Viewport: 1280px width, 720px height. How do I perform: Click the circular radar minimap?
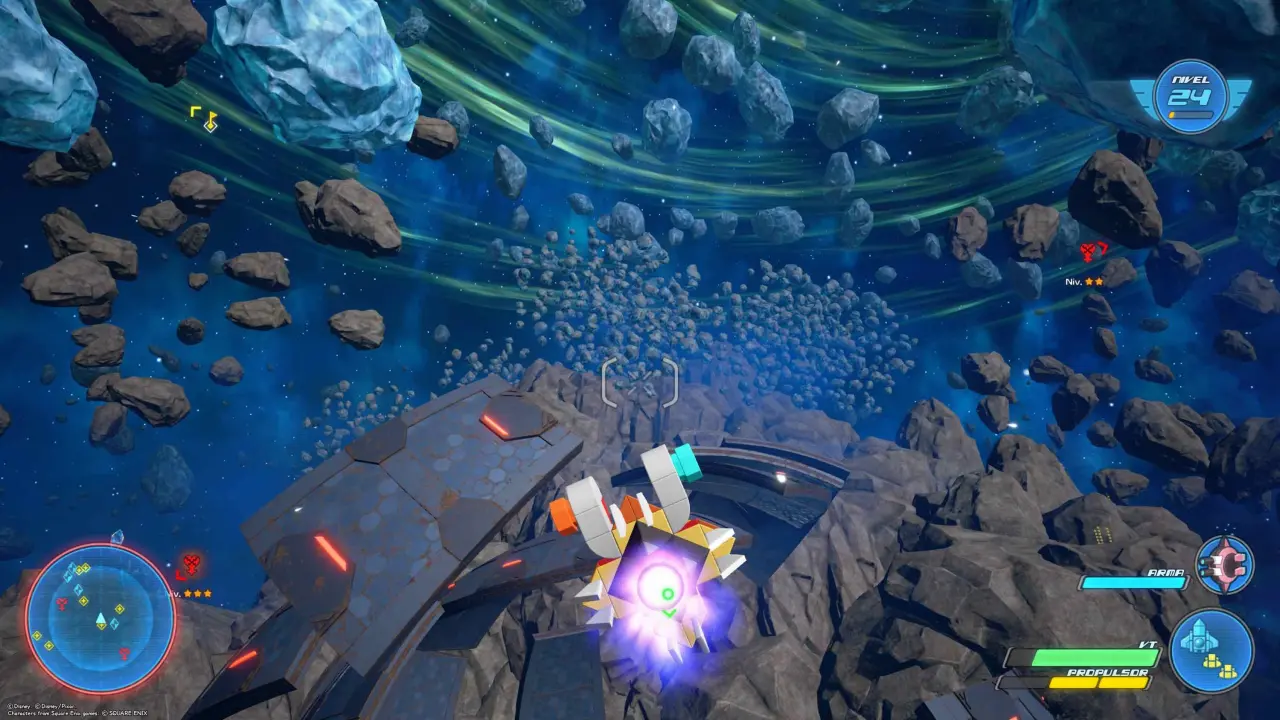[100, 620]
